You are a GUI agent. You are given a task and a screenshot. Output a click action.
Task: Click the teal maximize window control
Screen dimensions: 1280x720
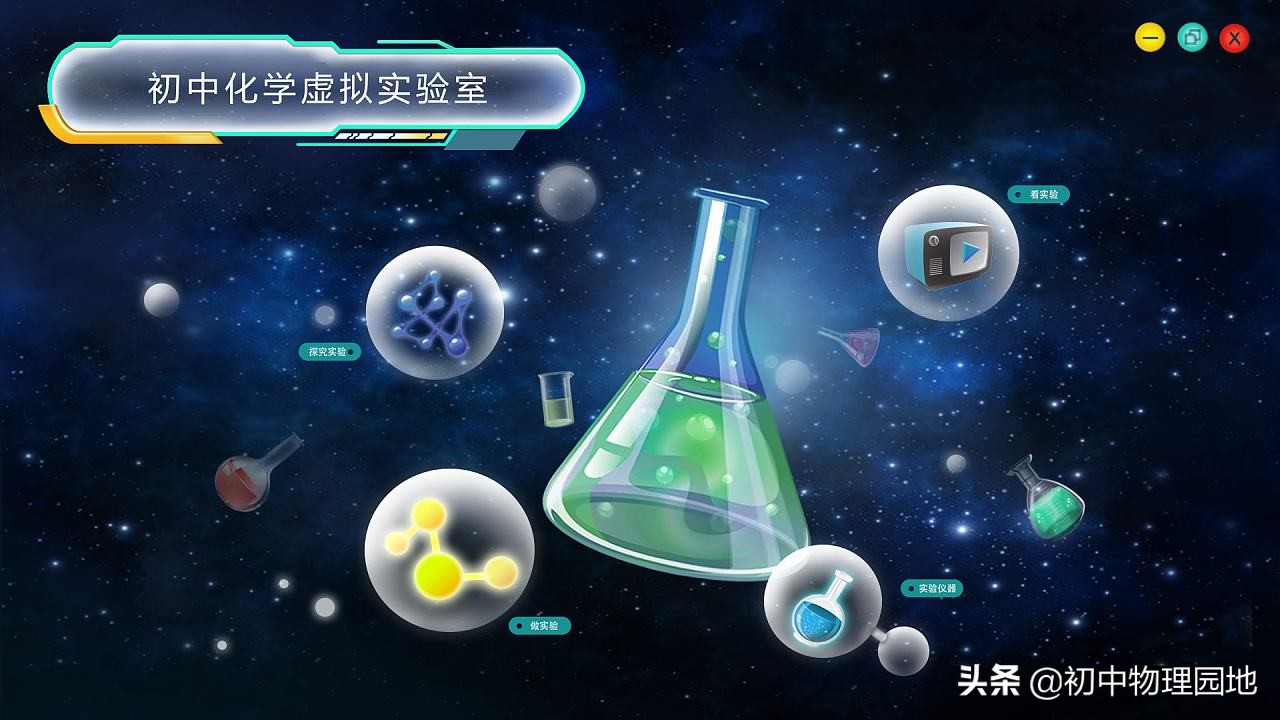(x=1191, y=38)
